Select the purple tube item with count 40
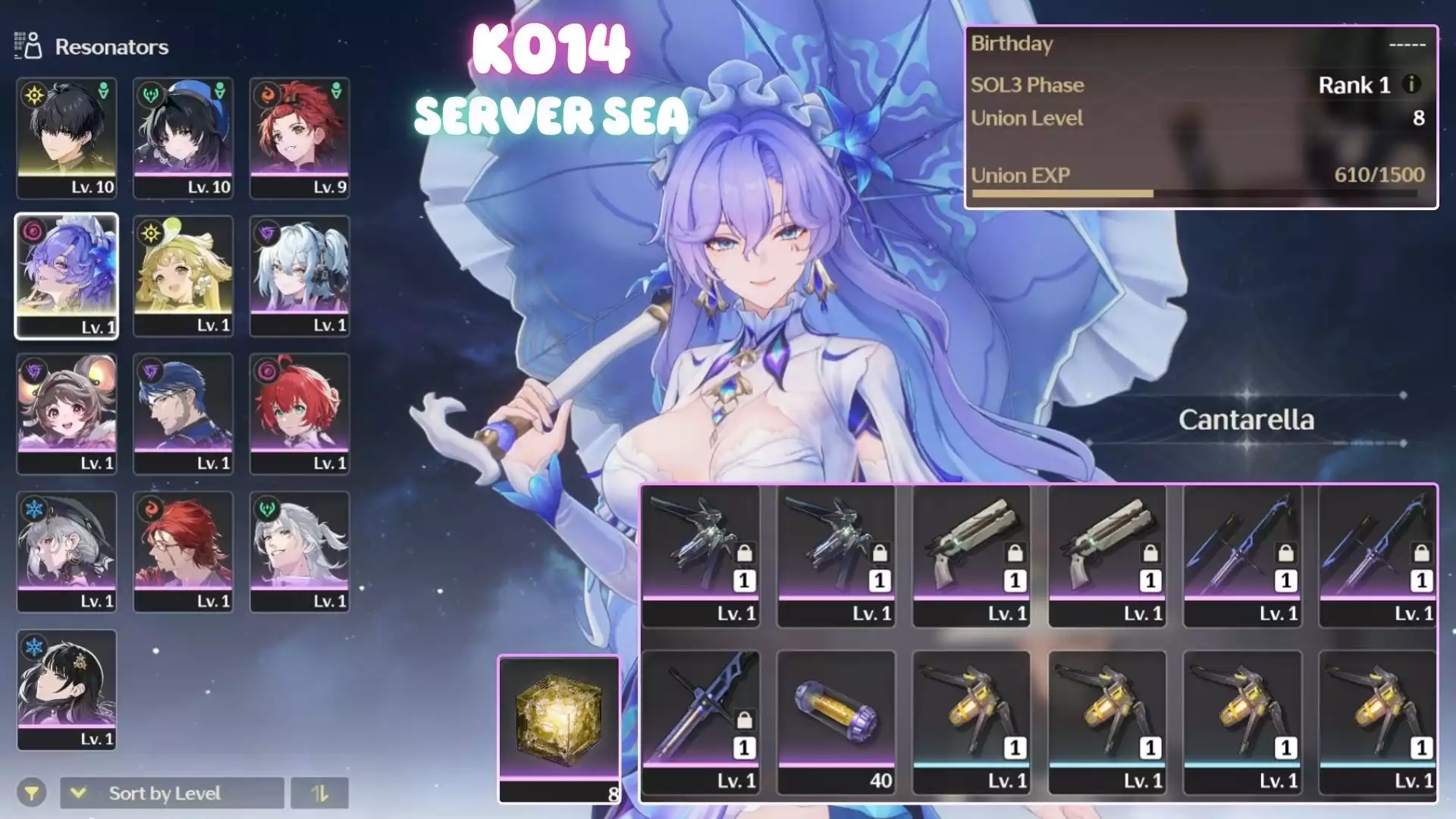Viewport: 1456px width, 819px height. pyautogui.click(x=836, y=721)
